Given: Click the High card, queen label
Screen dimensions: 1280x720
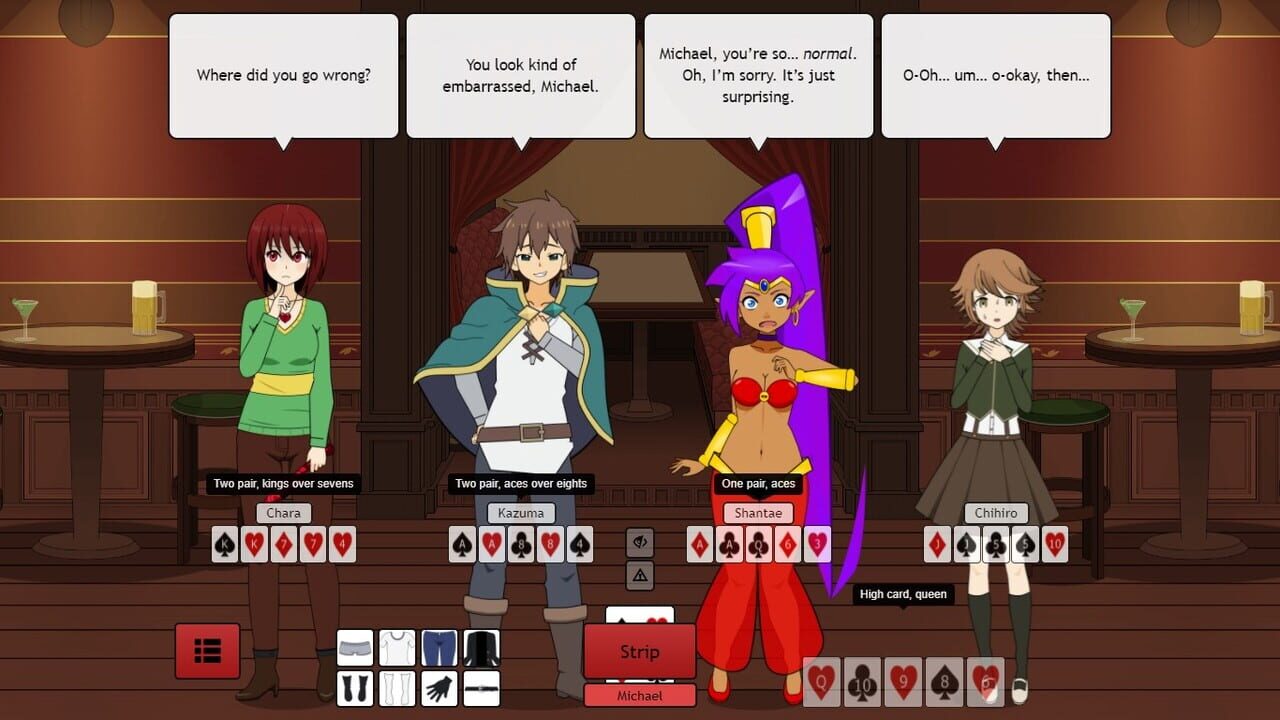Looking at the screenshot, I should (x=905, y=594).
